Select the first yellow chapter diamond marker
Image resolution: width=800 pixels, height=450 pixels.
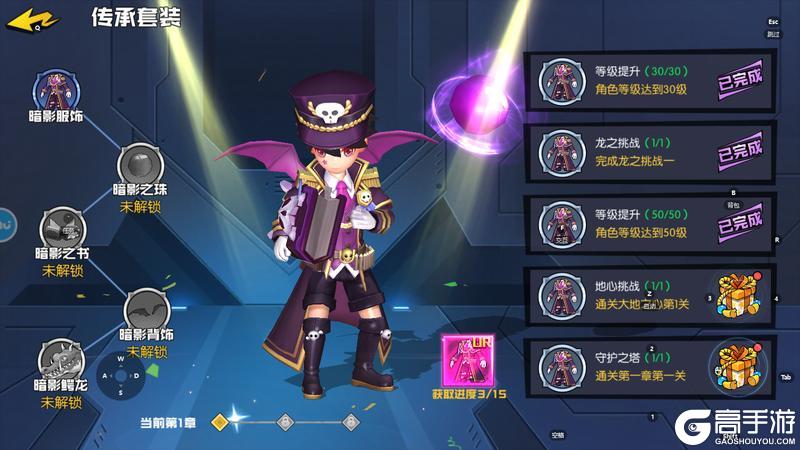pos(221,422)
